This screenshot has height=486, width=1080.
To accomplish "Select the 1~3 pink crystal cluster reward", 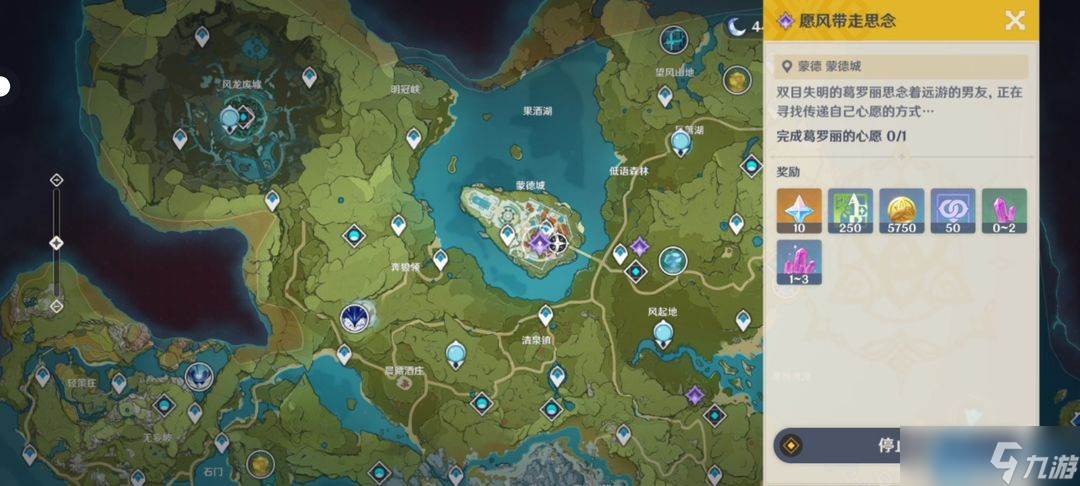I will [x=799, y=263].
